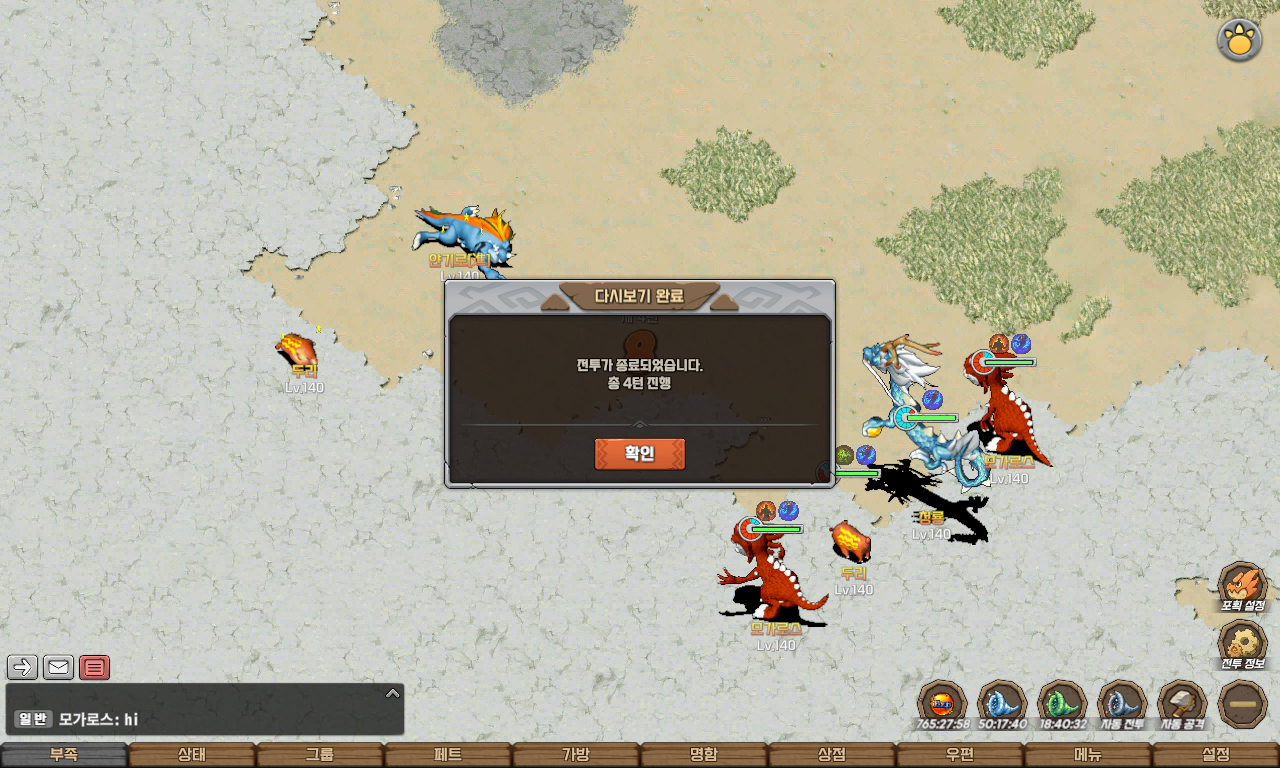Image resolution: width=1280 pixels, height=768 pixels.
Task: Open the 설정 settings tab
Action: 1216,755
